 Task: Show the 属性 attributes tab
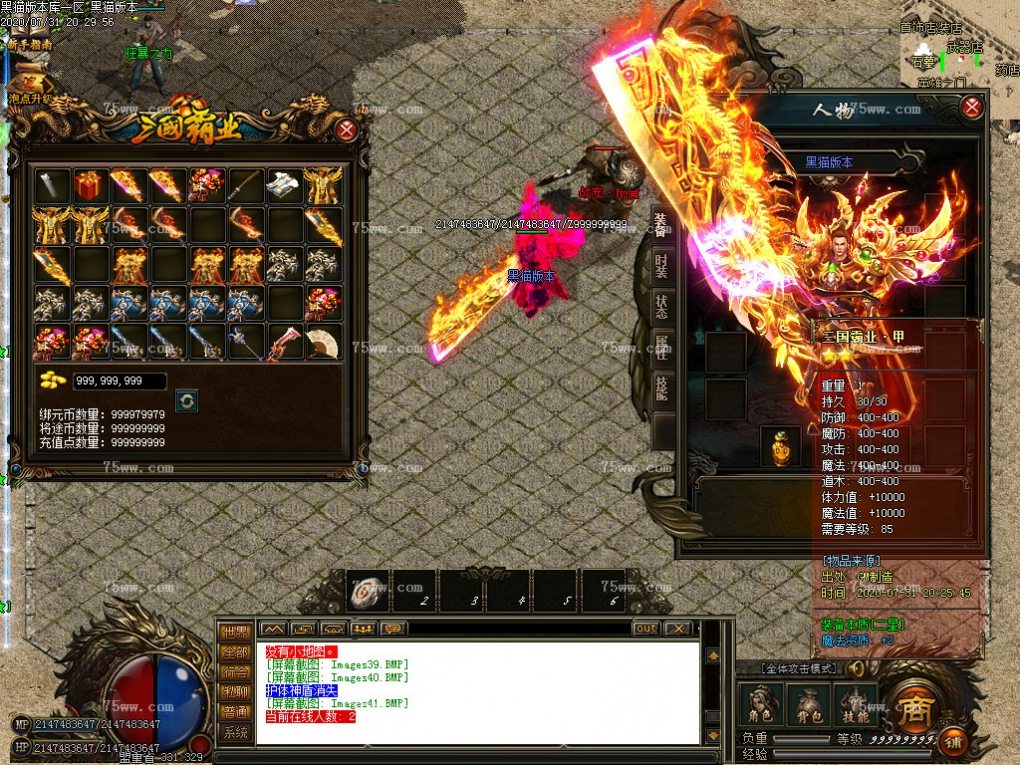662,347
